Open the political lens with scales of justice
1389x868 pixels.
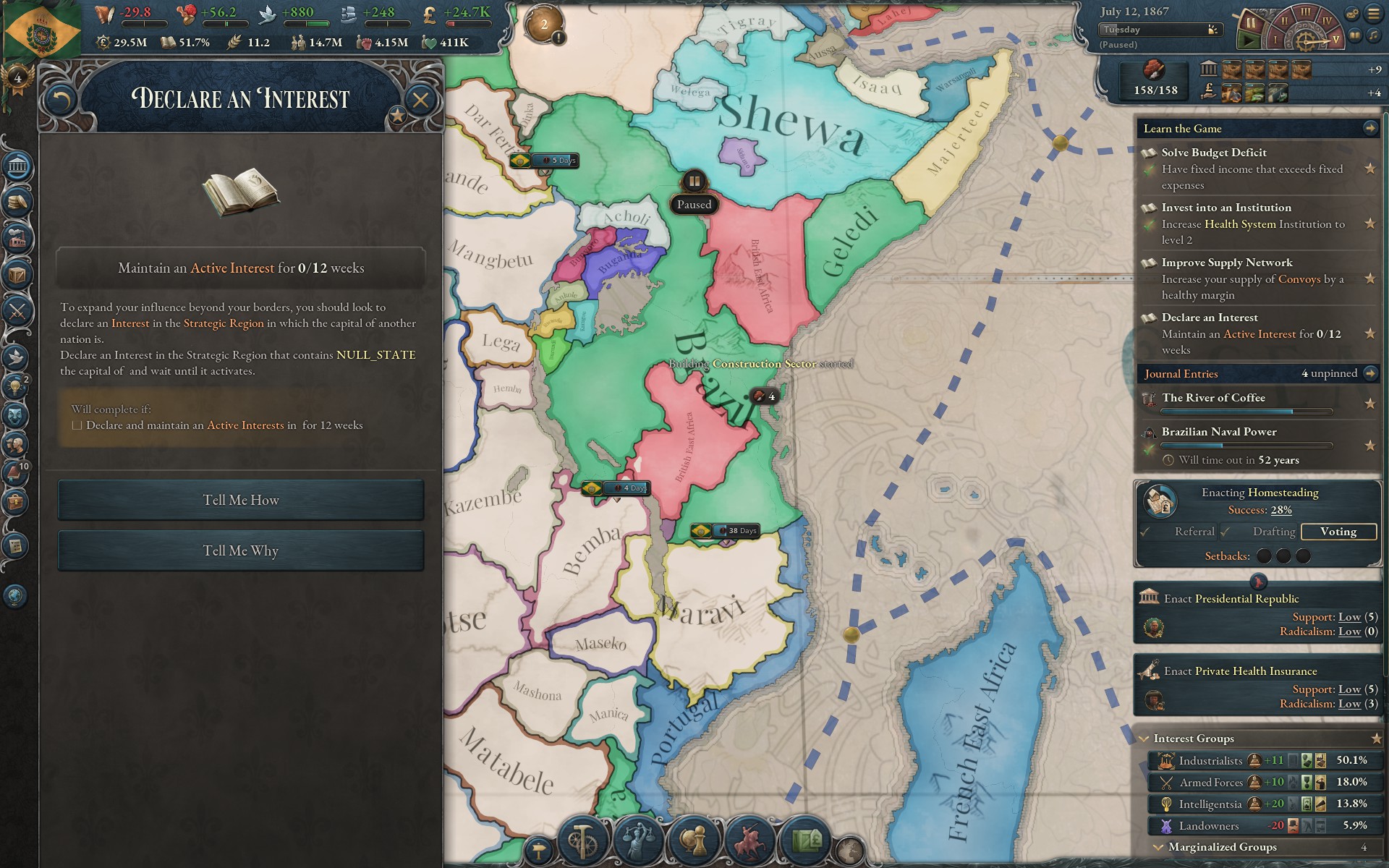point(638,841)
